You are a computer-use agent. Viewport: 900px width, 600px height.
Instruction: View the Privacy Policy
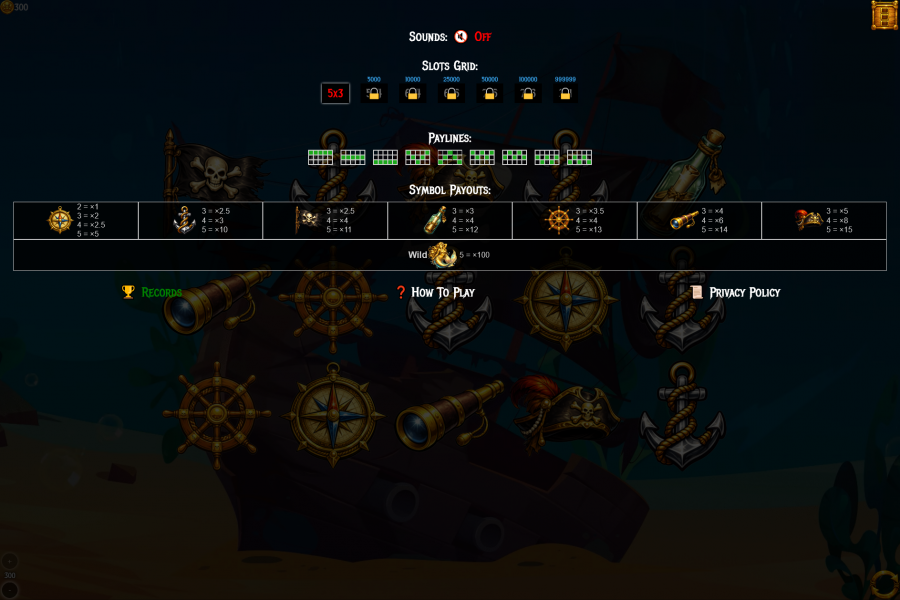(735, 292)
